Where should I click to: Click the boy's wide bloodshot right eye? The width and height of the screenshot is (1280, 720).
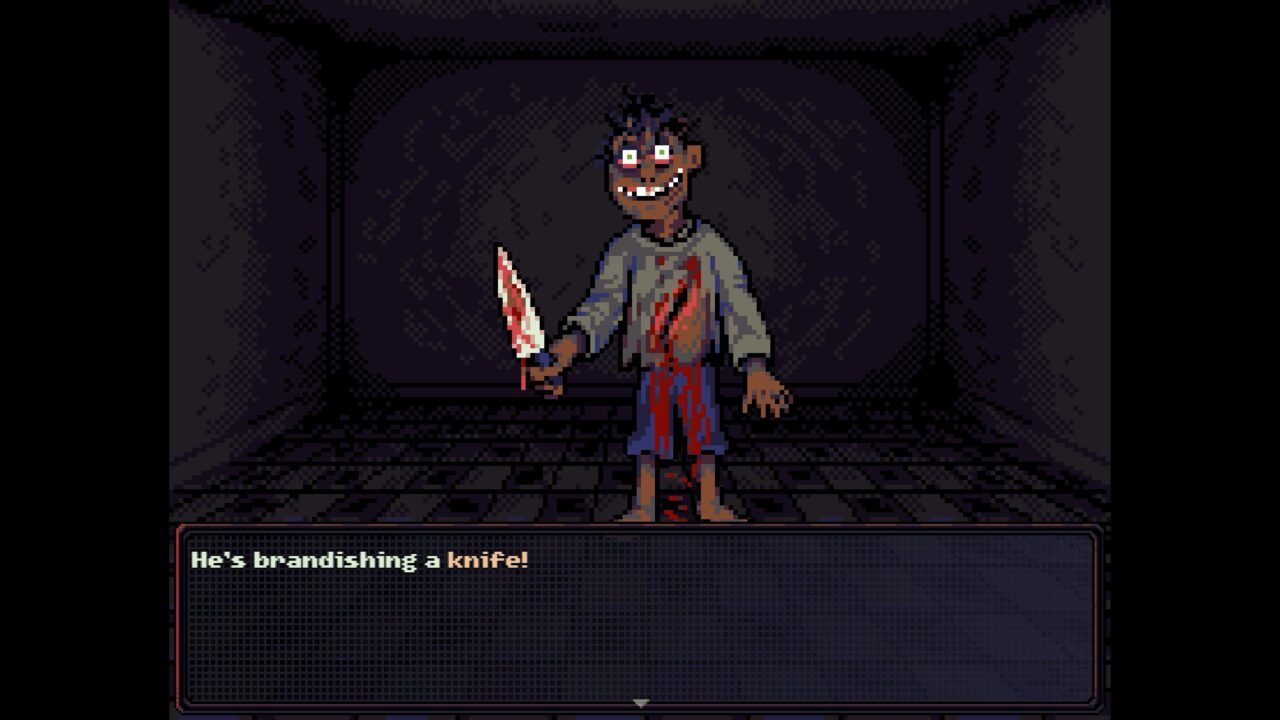[x=627, y=158]
